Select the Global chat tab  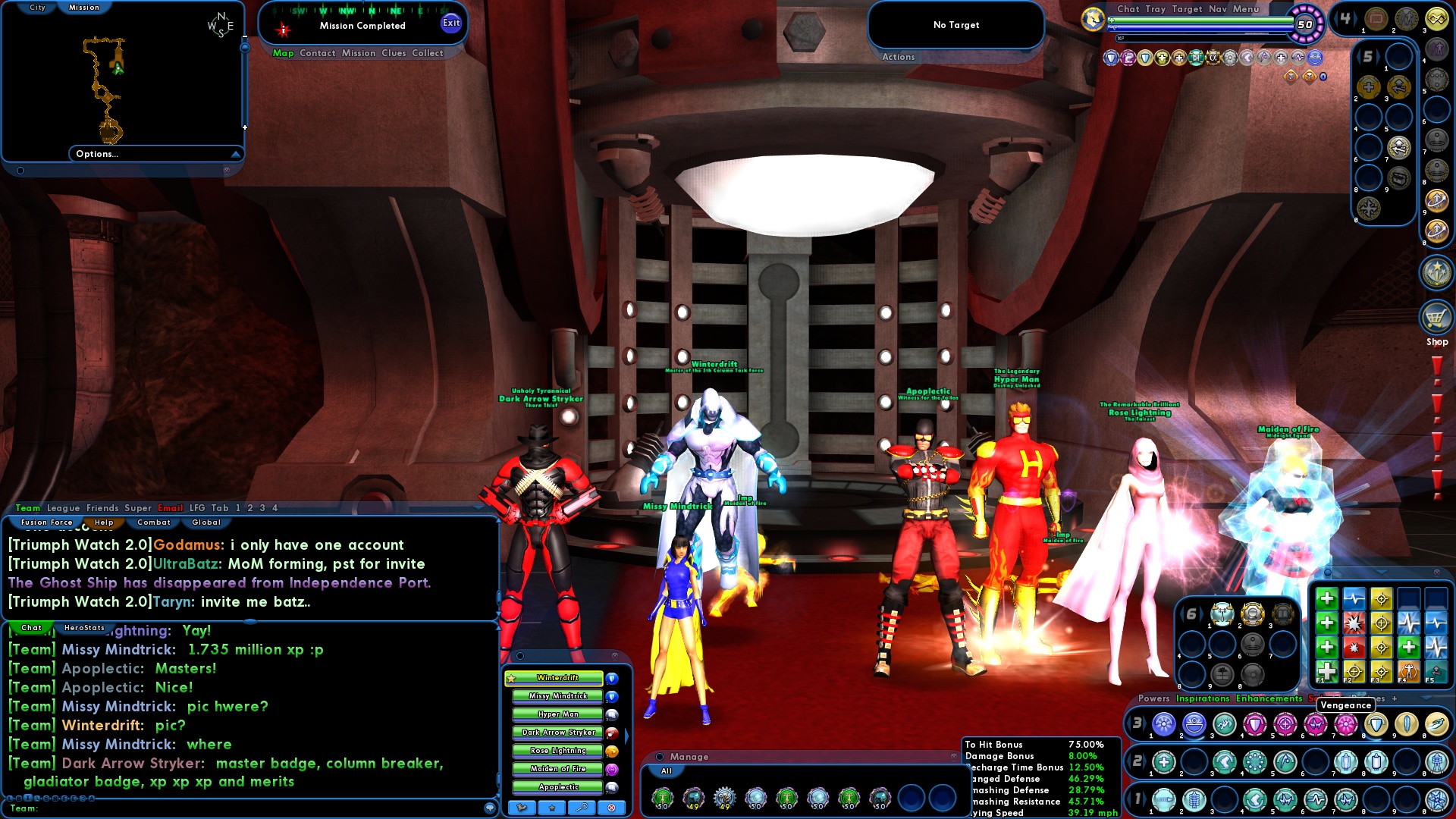click(x=205, y=522)
